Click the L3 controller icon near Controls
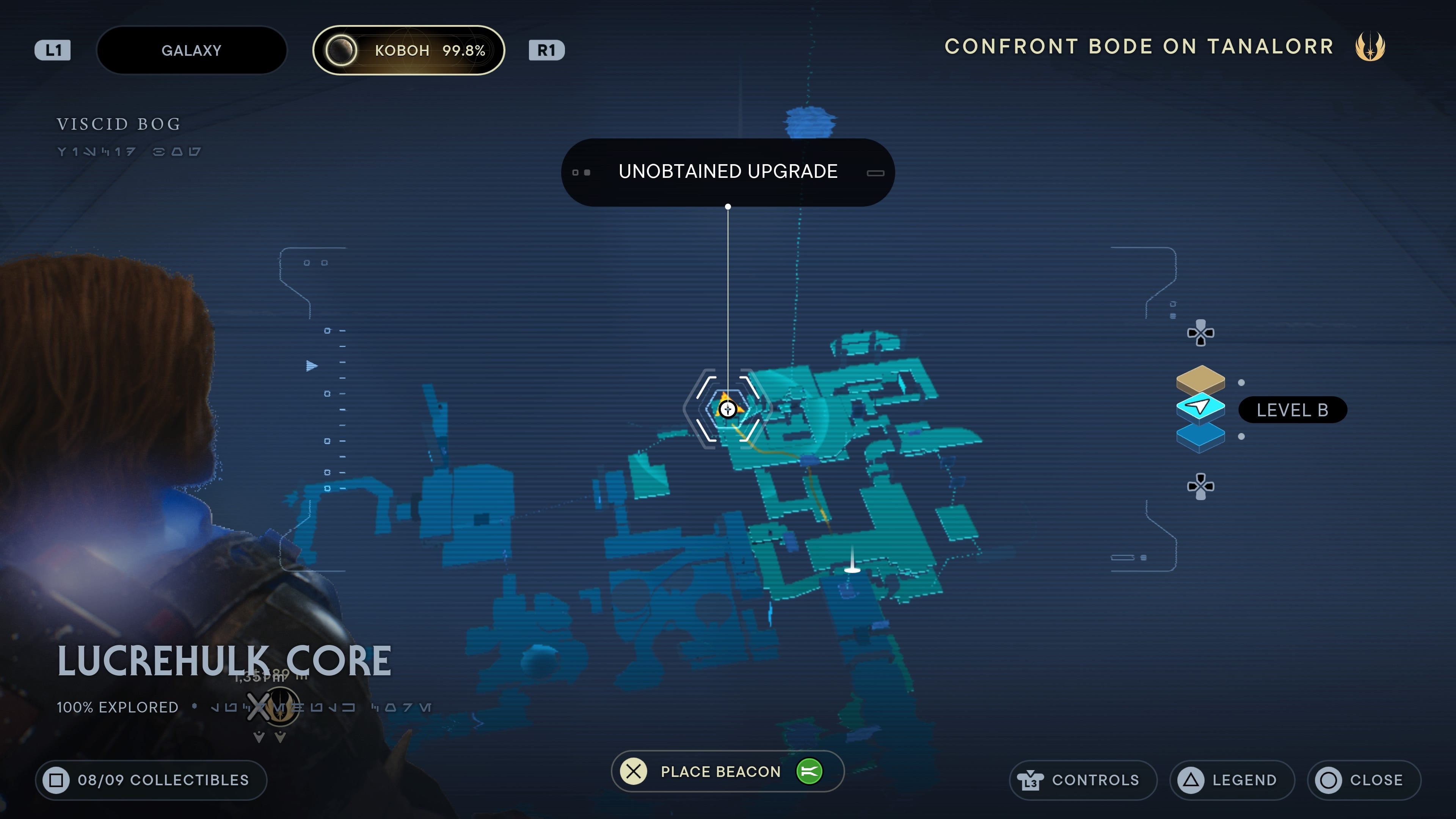Image resolution: width=1456 pixels, height=819 pixels. point(1031,780)
